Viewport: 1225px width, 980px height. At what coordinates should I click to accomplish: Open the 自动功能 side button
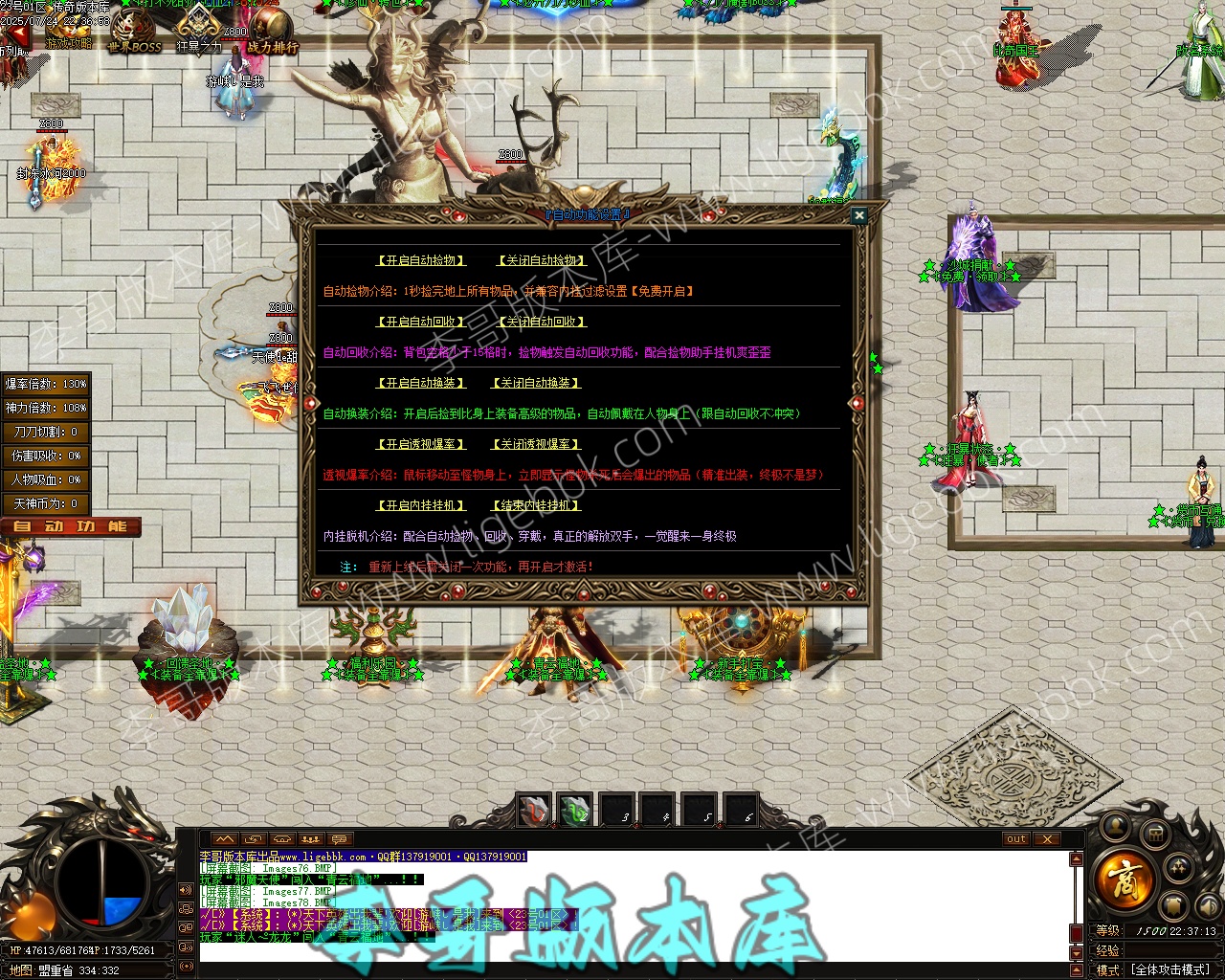click(x=71, y=526)
